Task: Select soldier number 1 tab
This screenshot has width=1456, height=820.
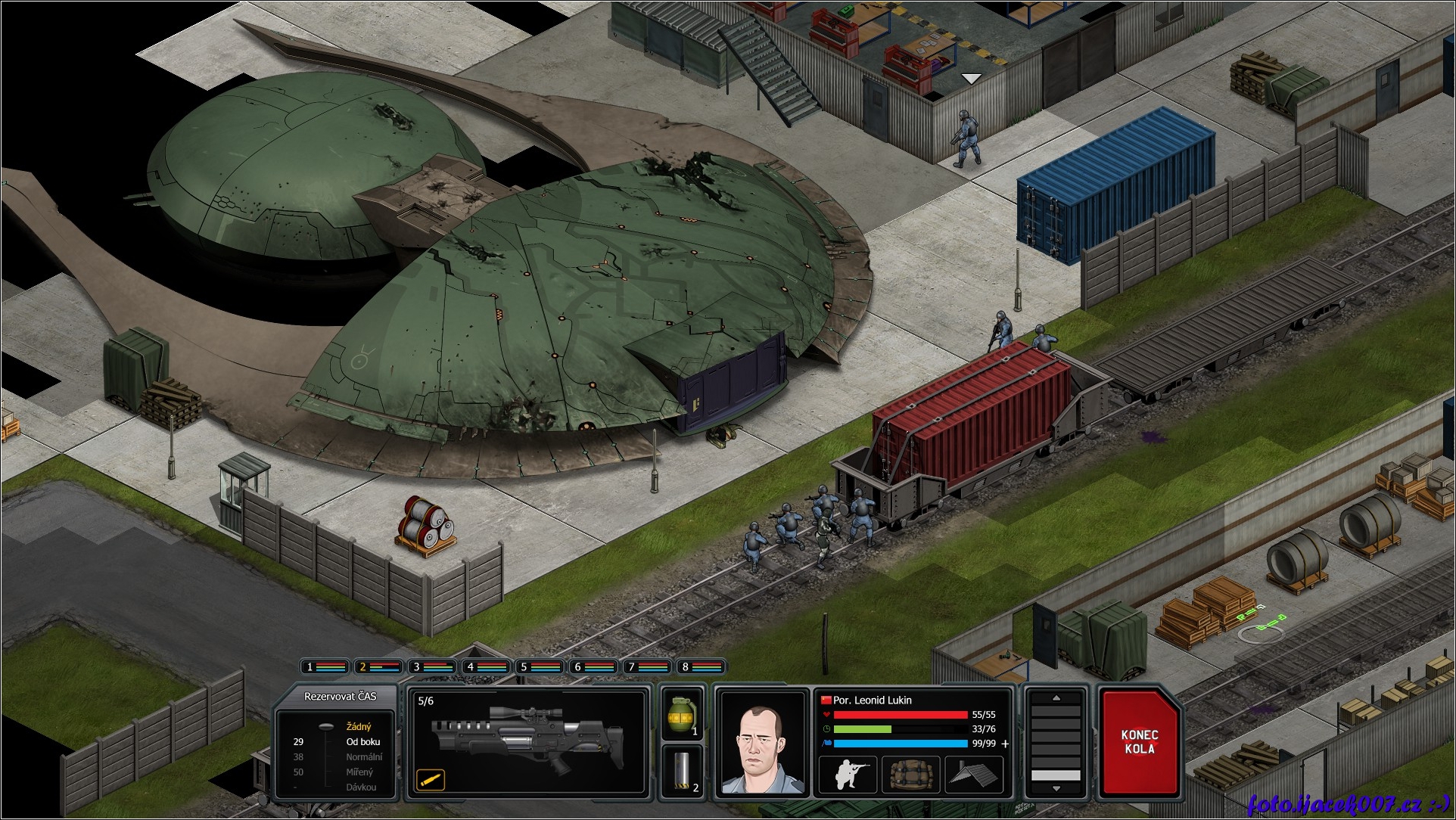Action: click(325, 666)
